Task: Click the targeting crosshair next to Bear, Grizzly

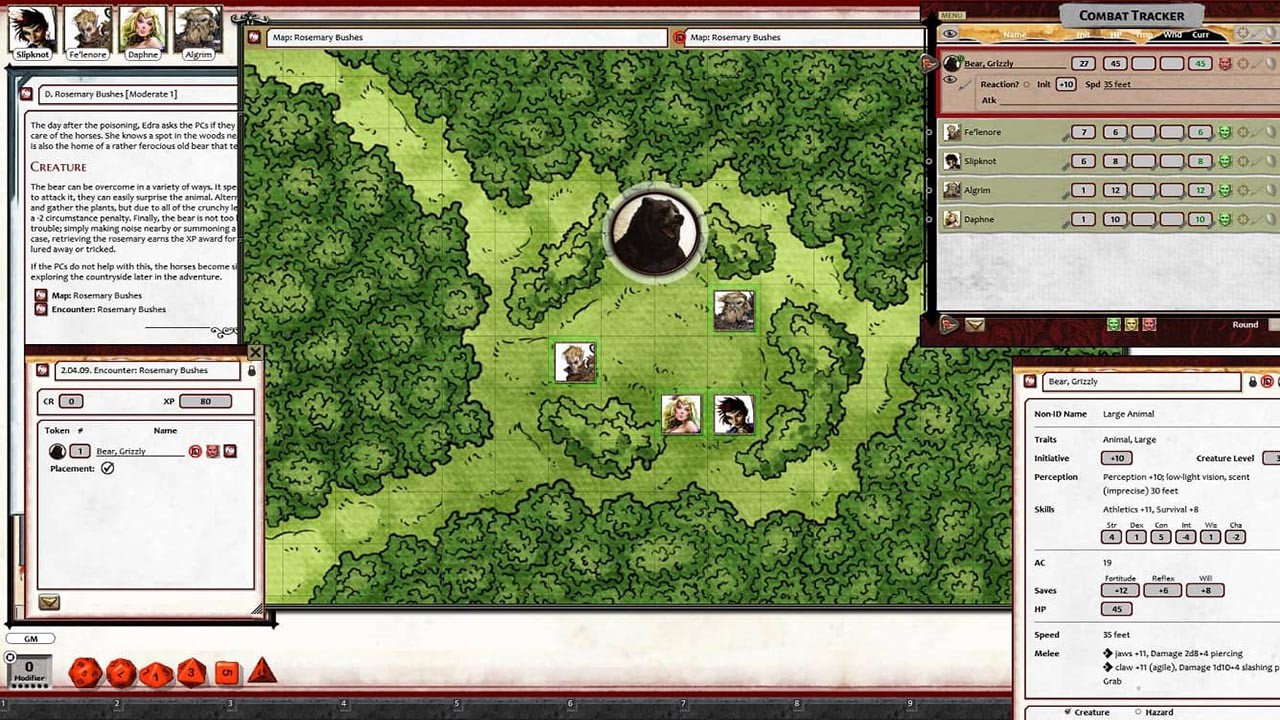Action: [x=1243, y=64]
